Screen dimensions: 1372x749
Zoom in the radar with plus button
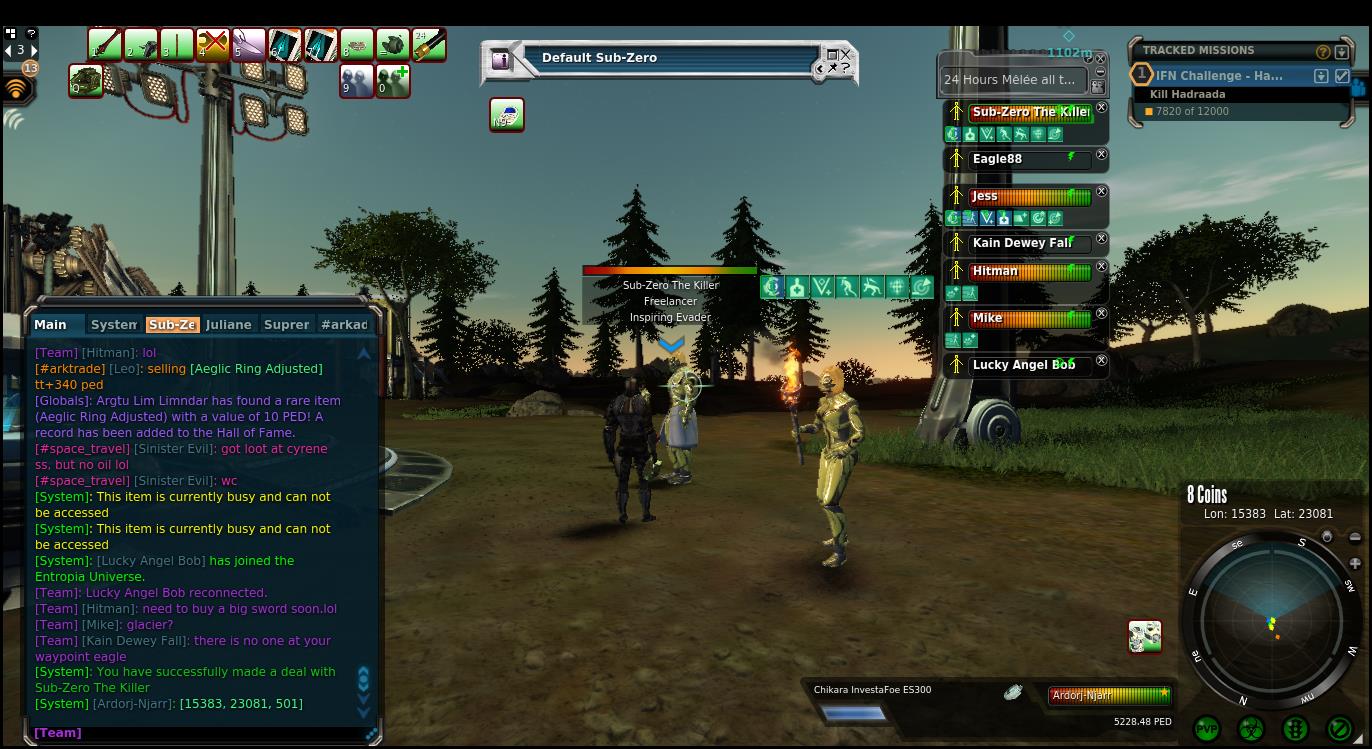1355,564
